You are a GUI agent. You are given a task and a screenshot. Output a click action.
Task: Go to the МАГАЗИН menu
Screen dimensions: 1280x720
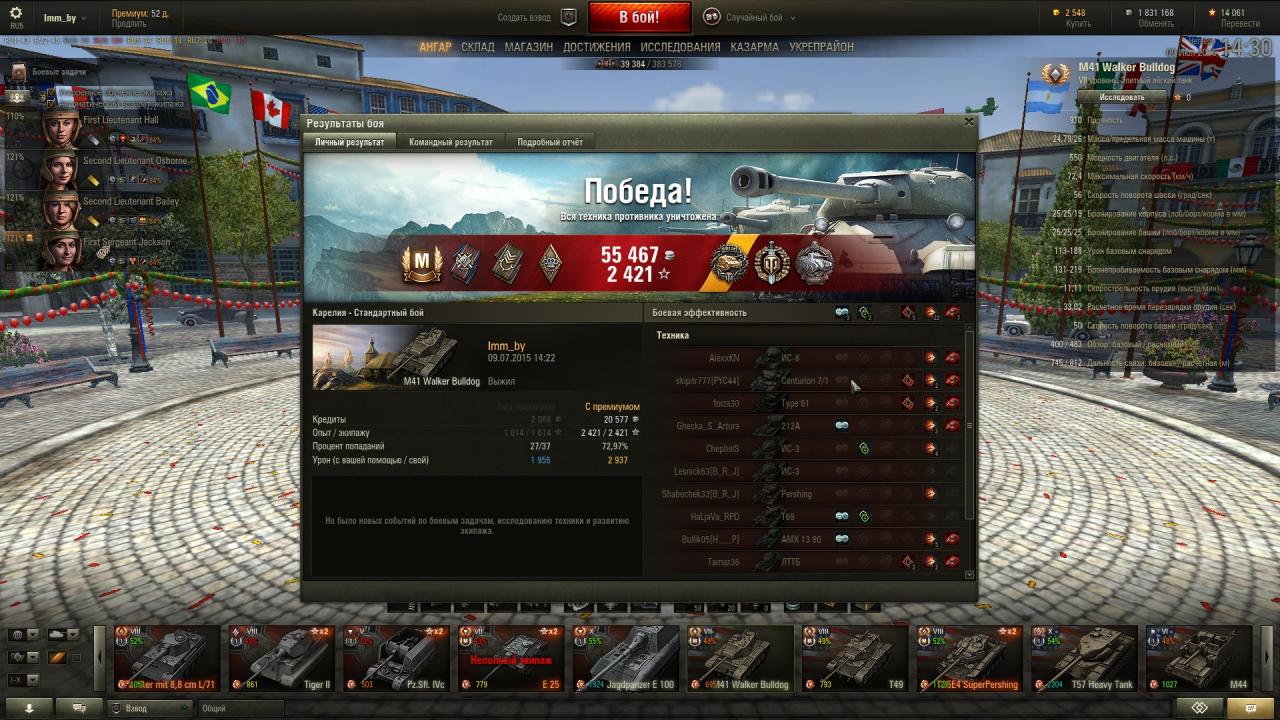coord(528,47)
